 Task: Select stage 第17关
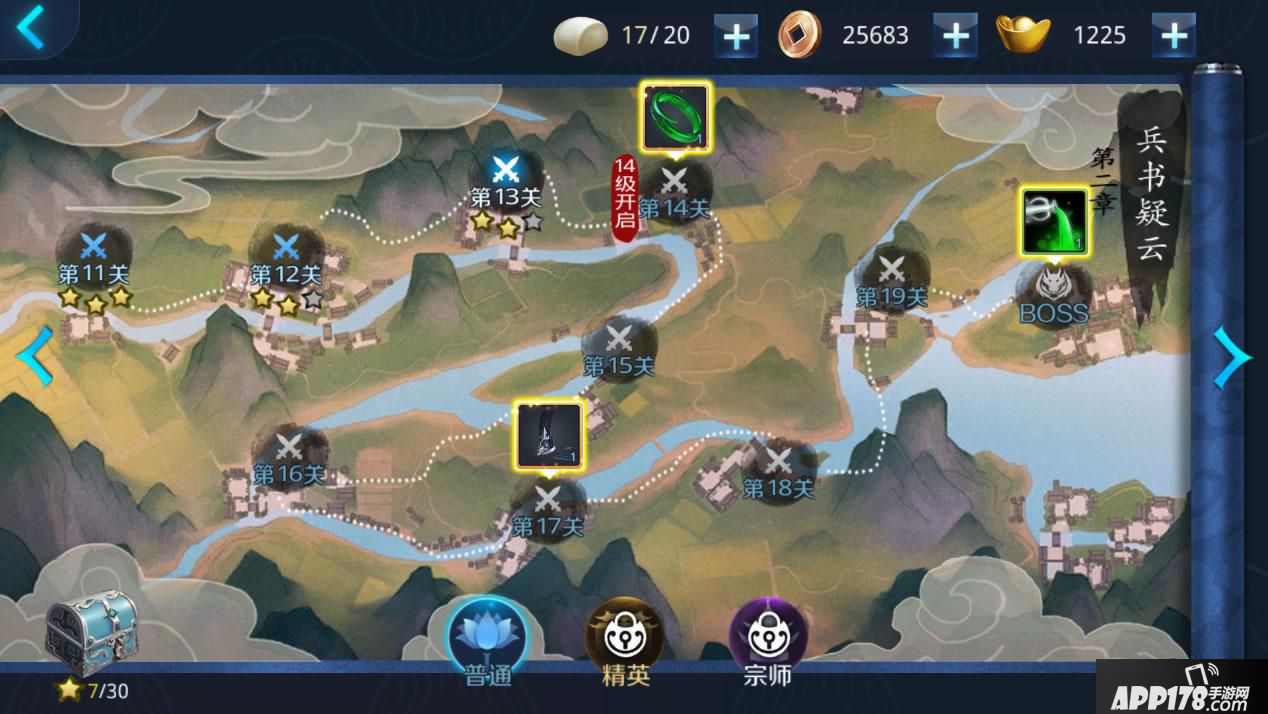[548, 500]
